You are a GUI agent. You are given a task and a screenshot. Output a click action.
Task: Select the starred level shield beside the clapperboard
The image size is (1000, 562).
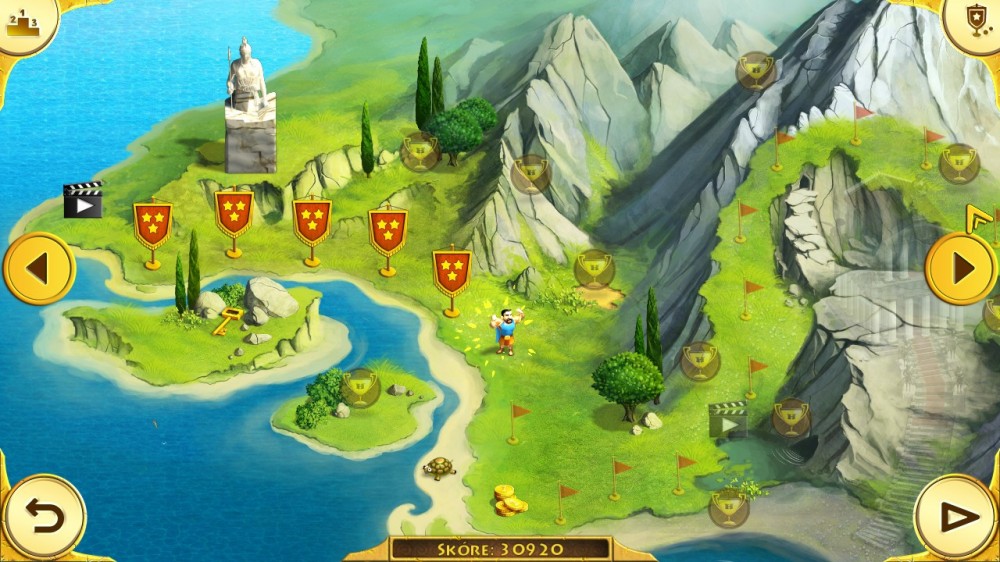click(x=153, y=225)
